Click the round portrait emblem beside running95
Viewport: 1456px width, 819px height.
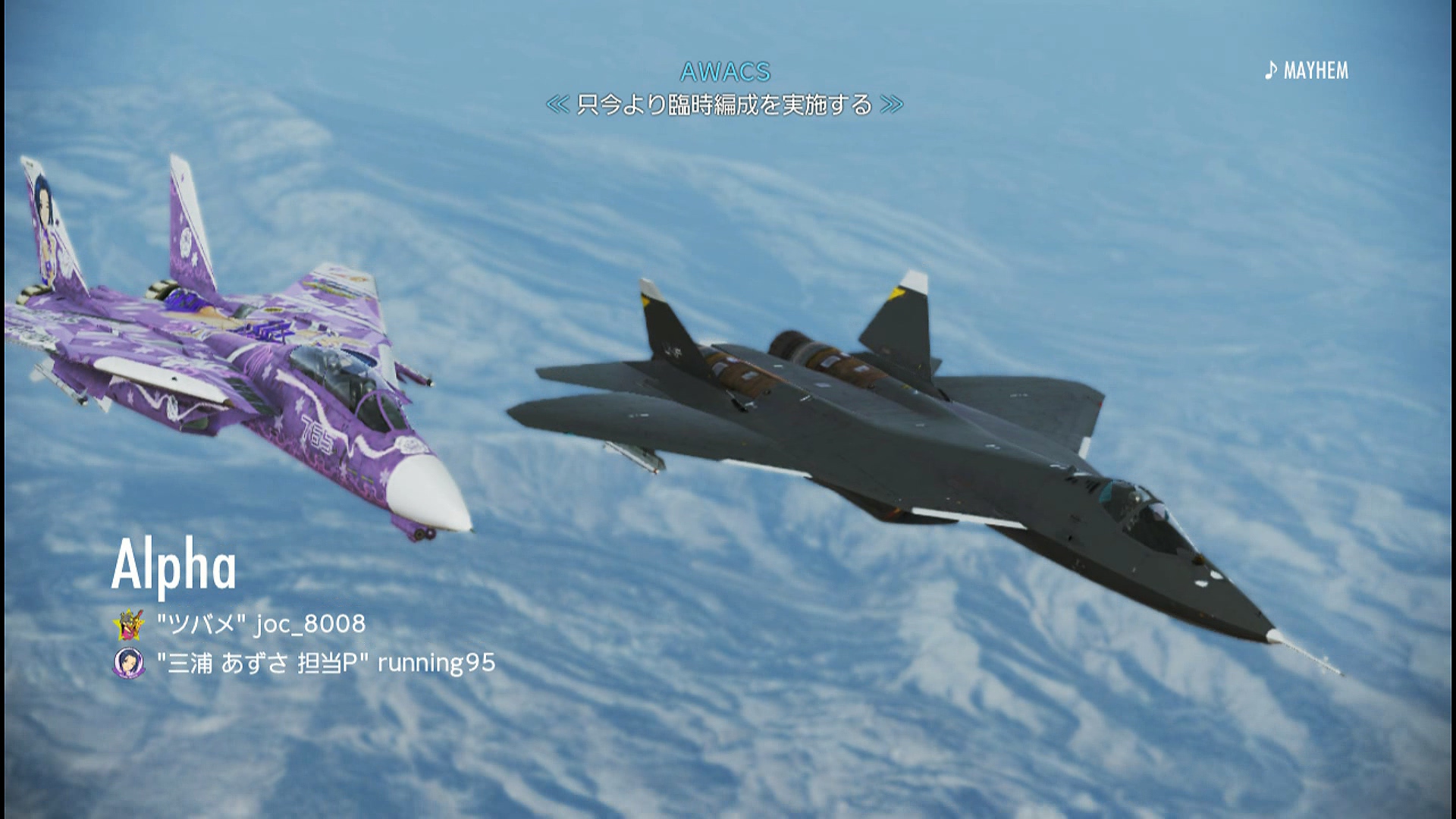click(x=128, y=664)
